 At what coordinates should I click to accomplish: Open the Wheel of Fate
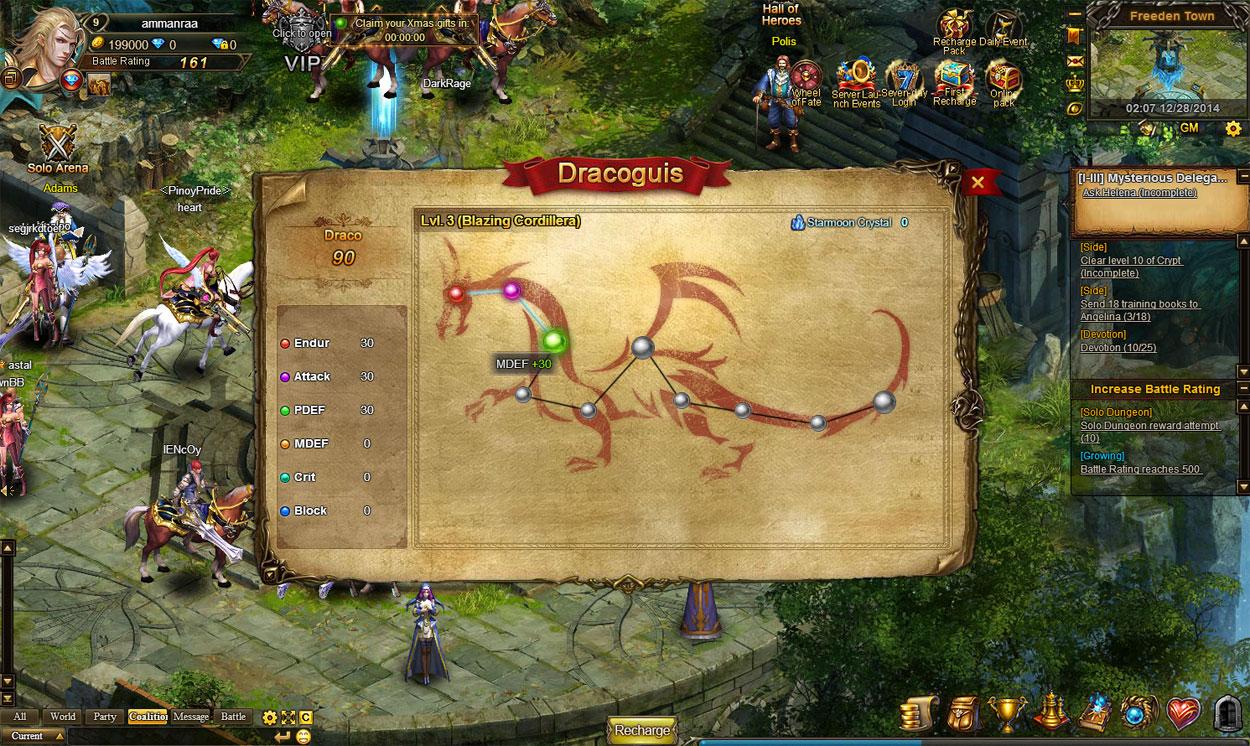tap(806, 78)
